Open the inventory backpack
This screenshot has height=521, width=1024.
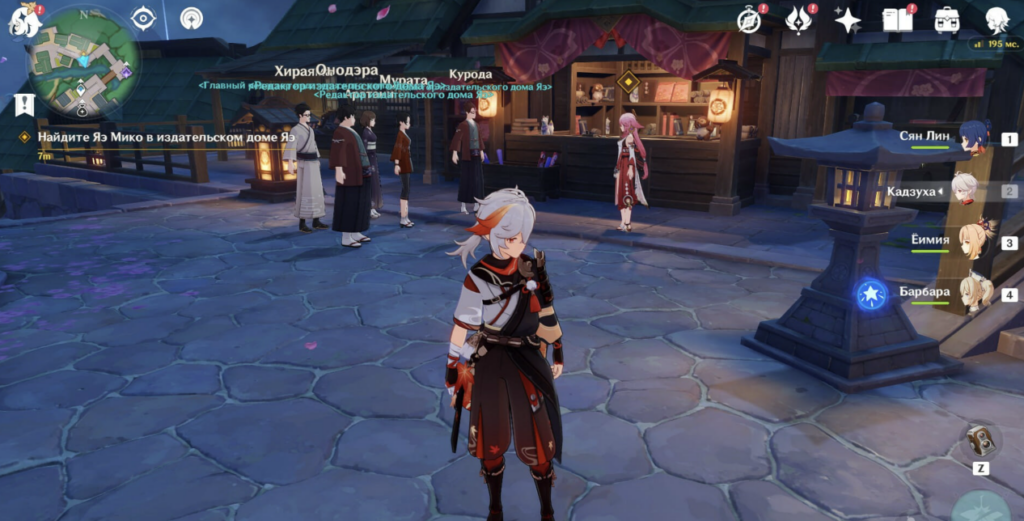[x=946, y=19]
